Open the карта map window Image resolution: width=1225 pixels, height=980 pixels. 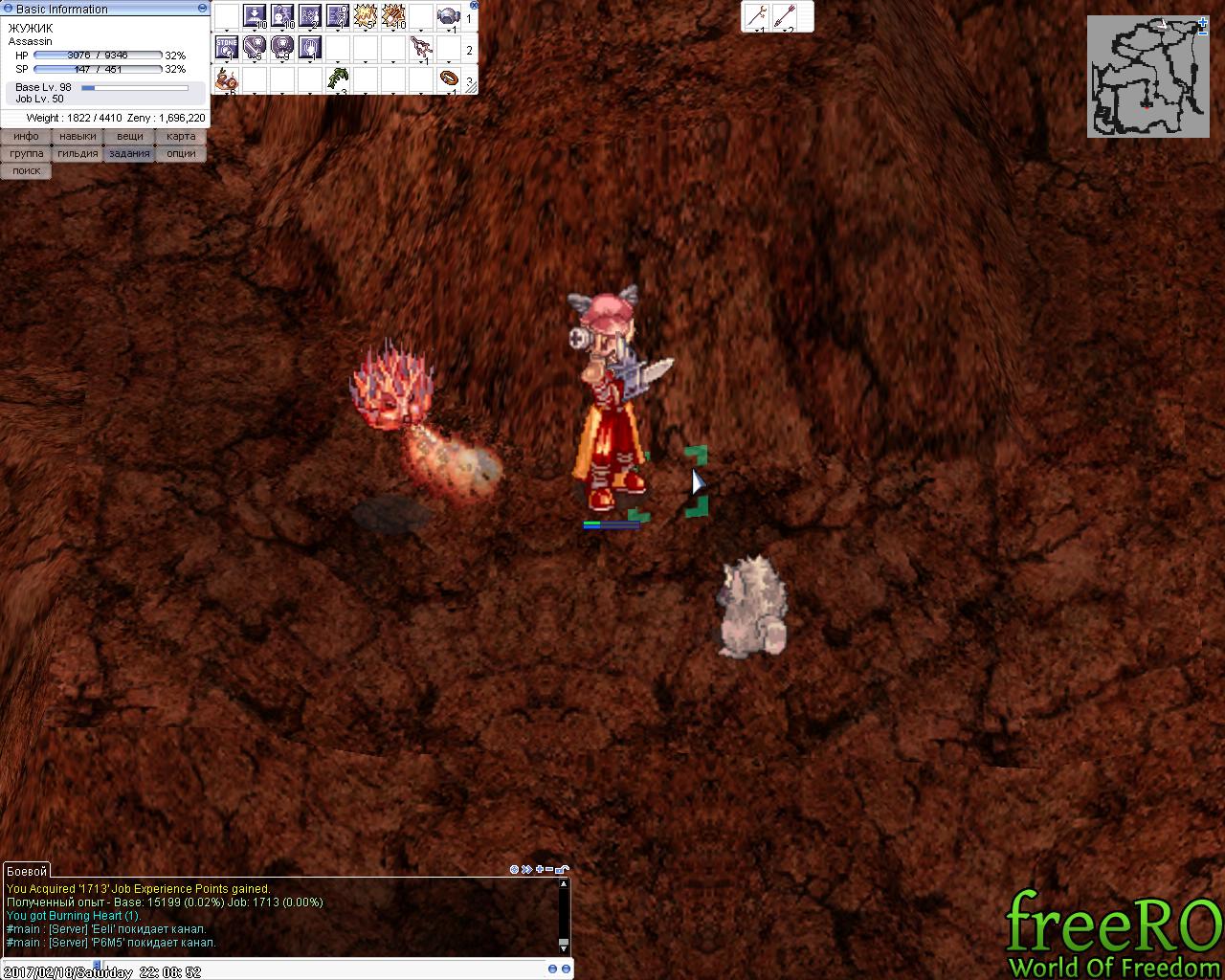pos(181,137)
